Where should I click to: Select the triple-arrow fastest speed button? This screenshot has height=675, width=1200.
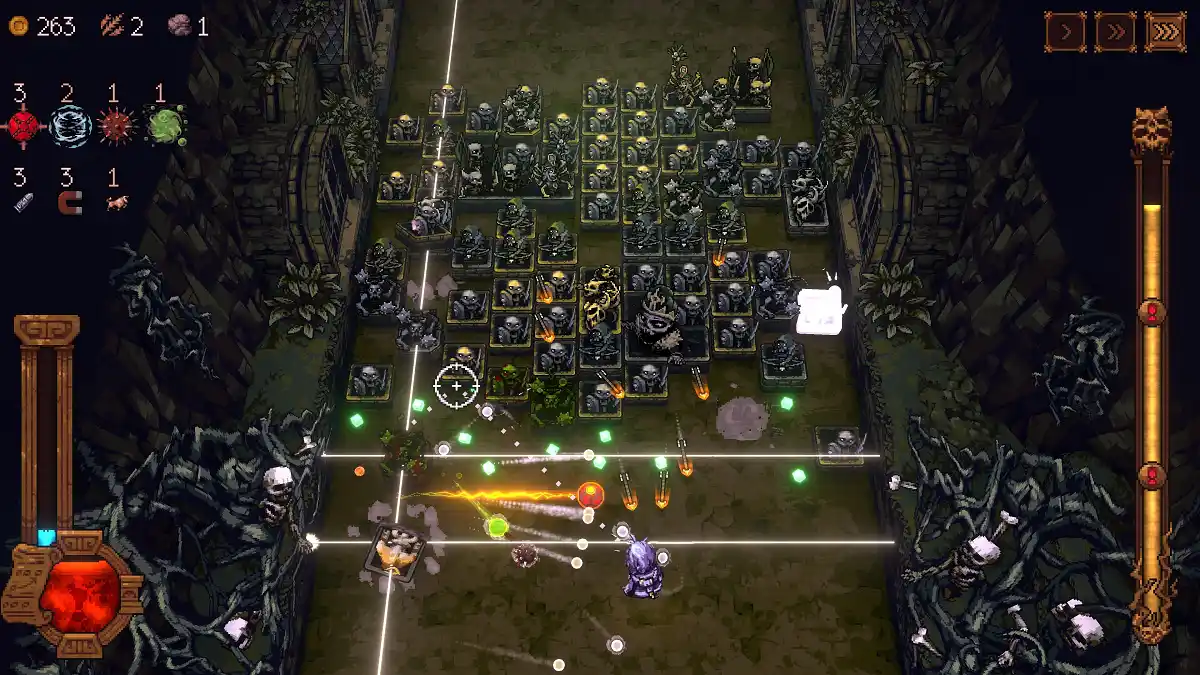coord(1165,32)
